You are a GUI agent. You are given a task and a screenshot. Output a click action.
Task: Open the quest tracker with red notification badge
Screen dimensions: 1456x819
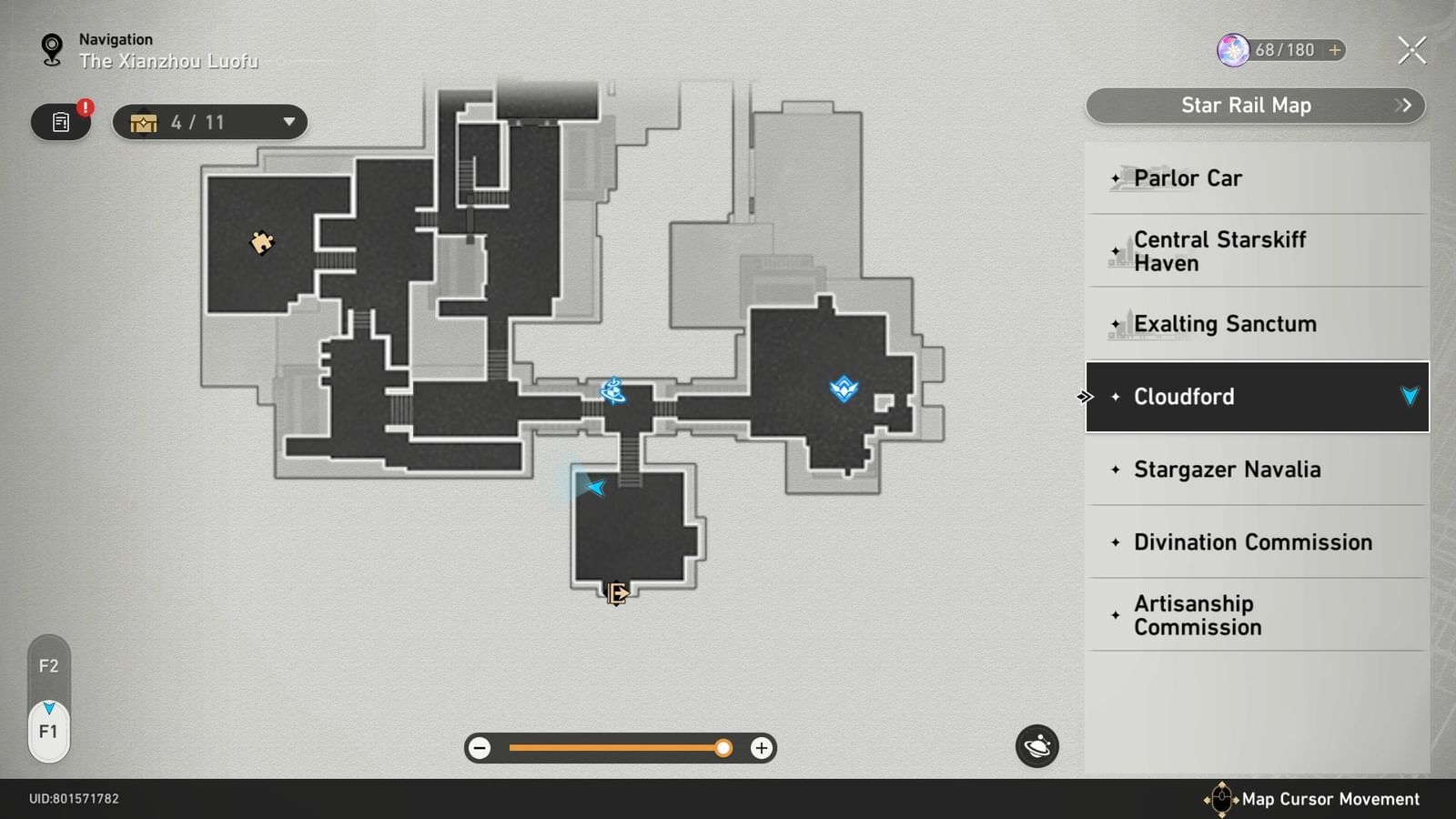[60, 122]
